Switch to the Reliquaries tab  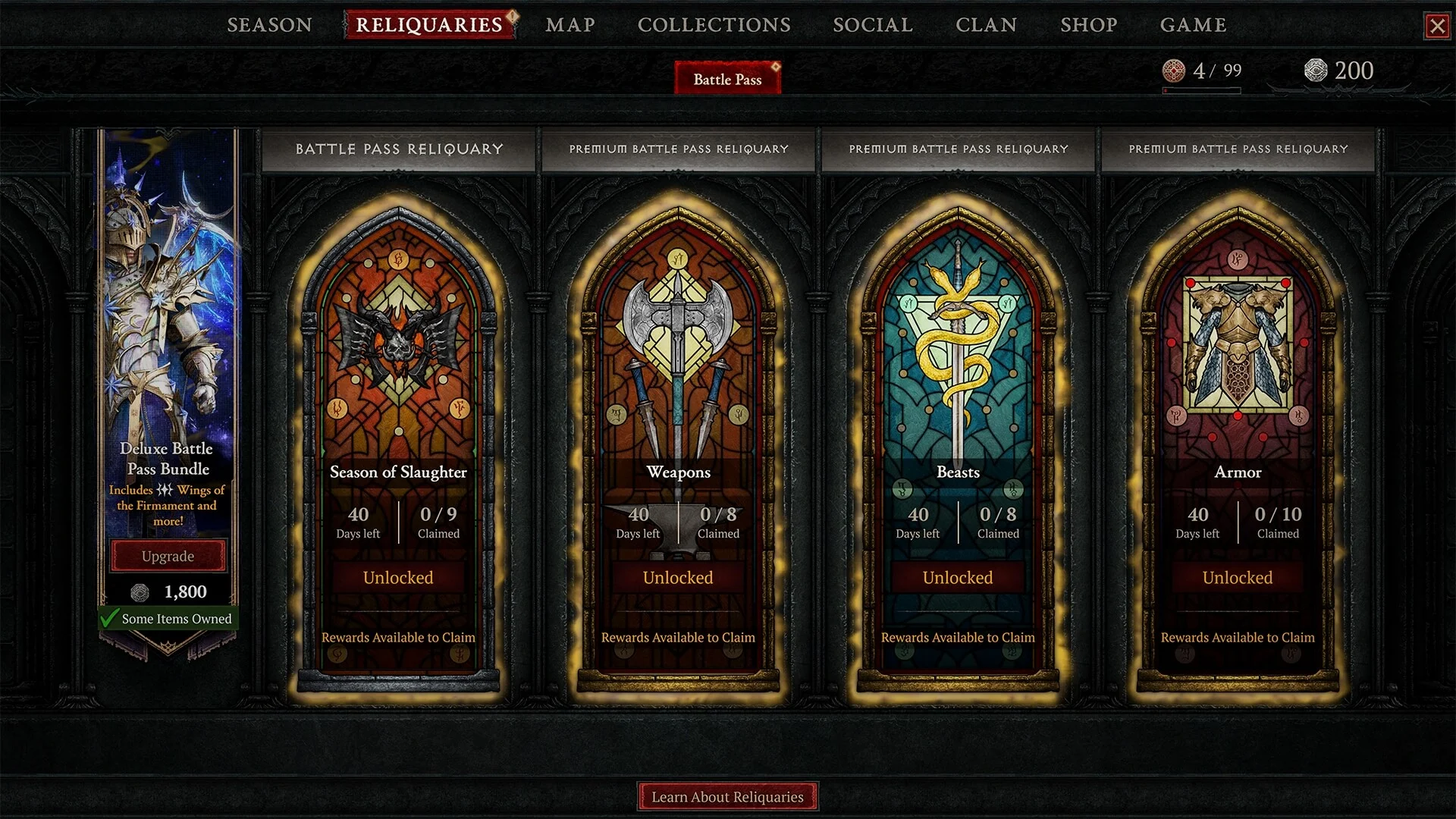429,25
